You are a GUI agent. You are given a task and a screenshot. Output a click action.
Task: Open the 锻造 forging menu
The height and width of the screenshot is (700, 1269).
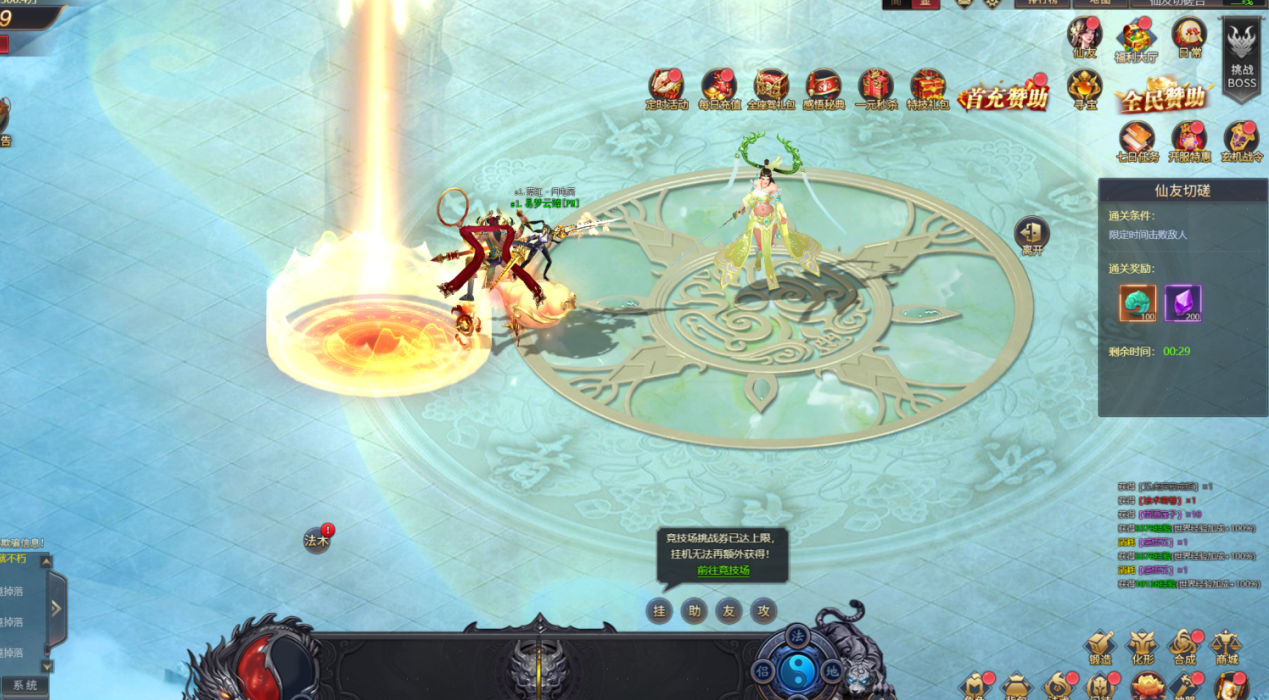tap(1101, 647)
